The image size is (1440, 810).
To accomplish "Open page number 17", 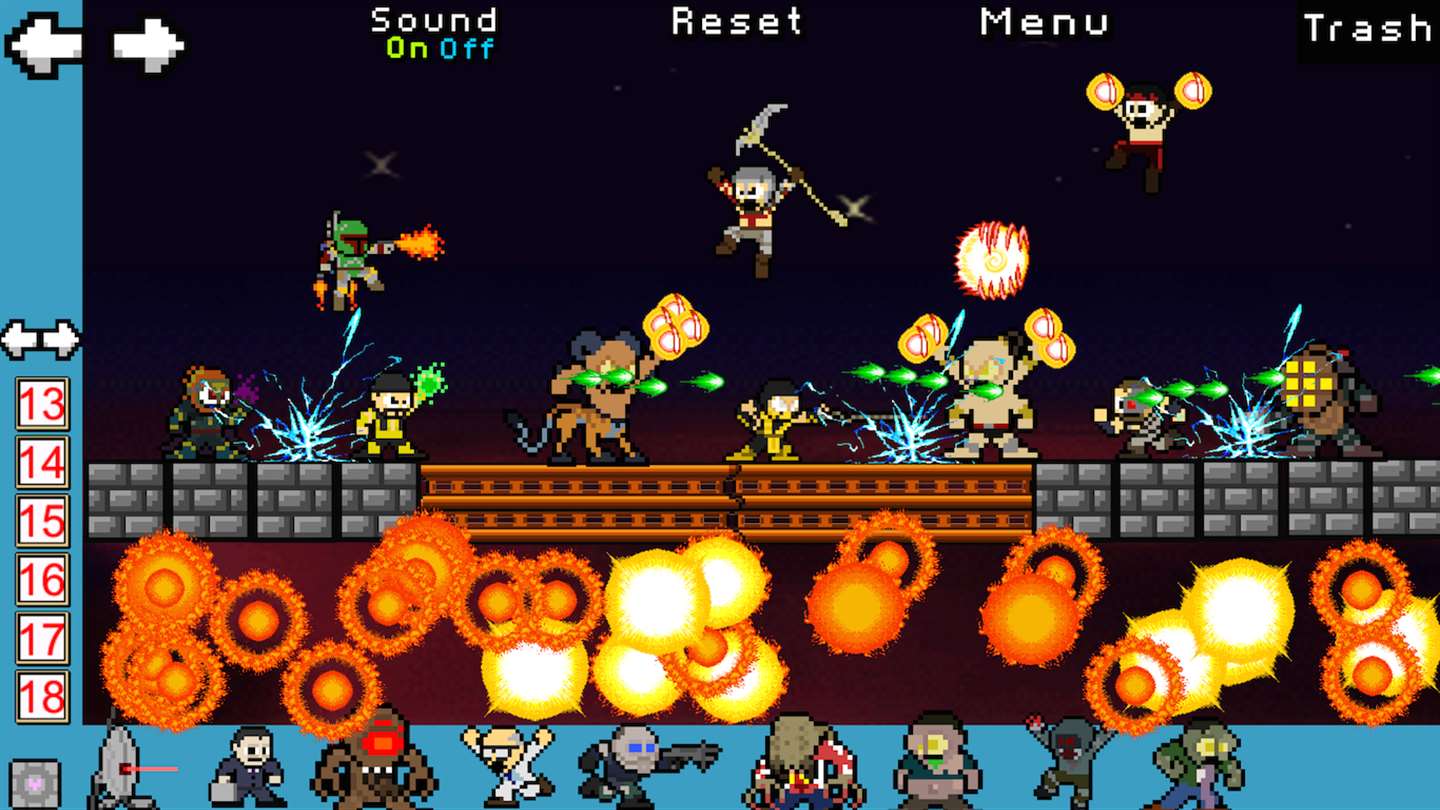I will (42, 638).
